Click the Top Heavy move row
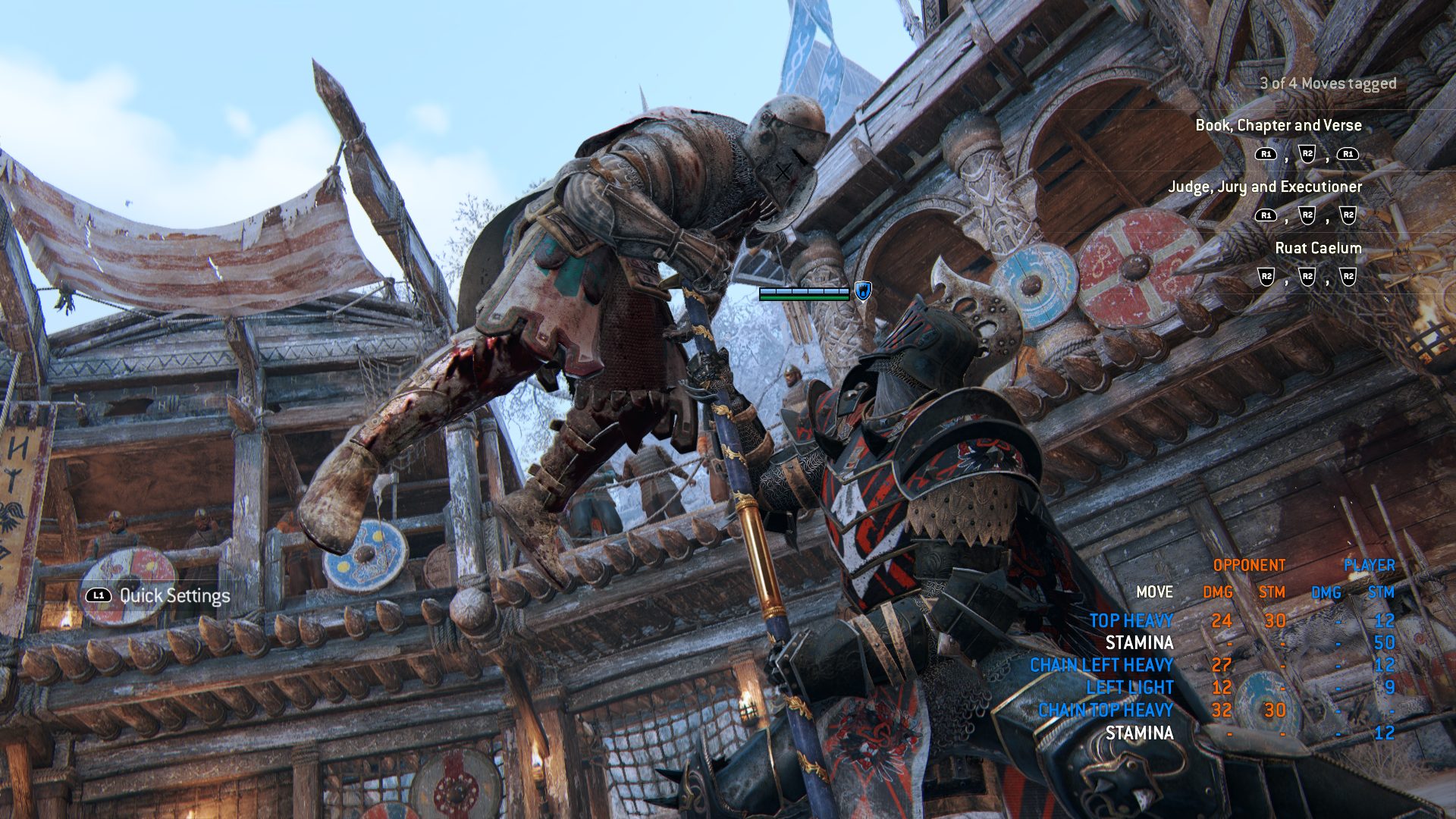 1131,621
